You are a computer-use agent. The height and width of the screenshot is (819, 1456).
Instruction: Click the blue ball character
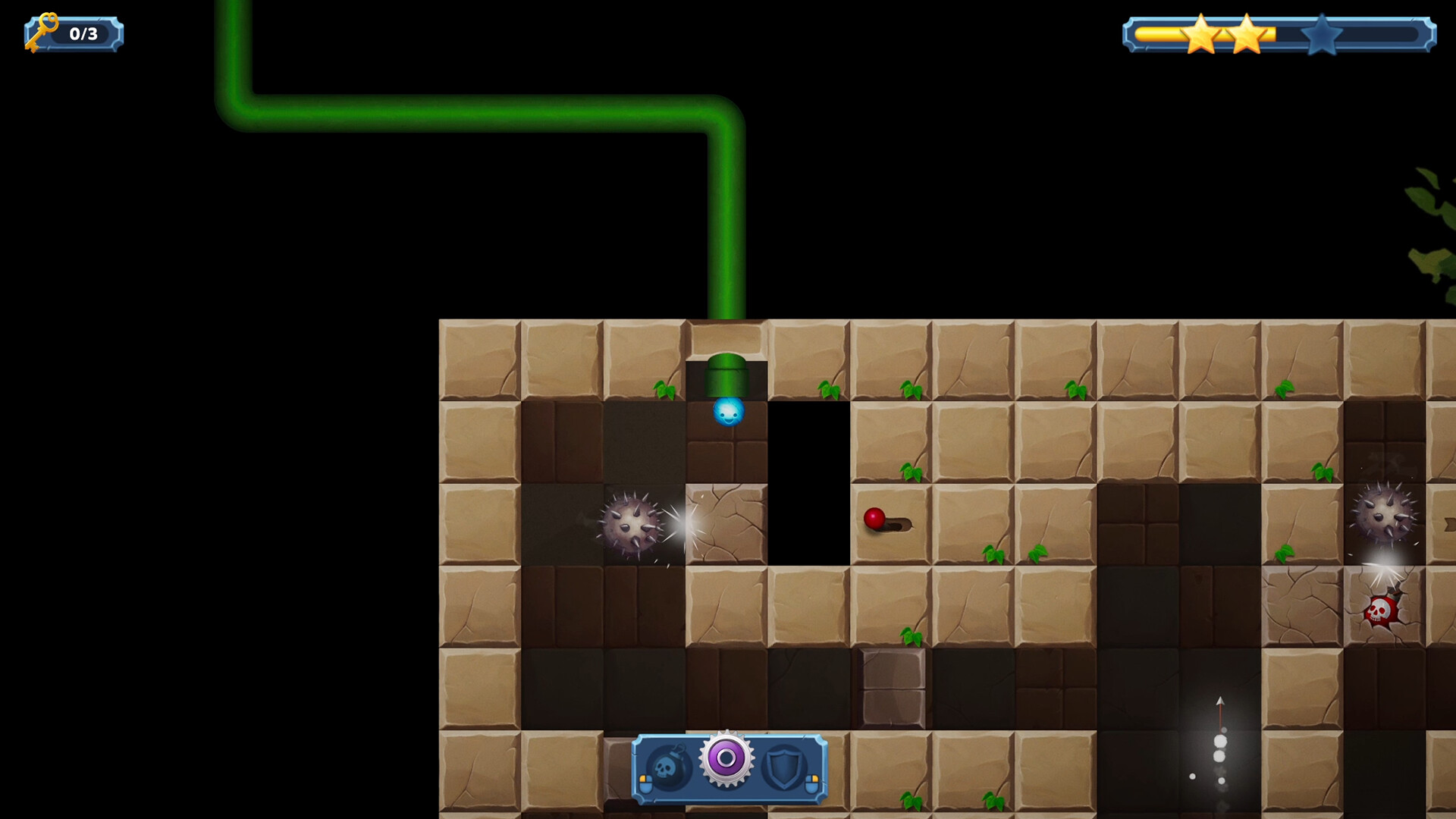730,412
